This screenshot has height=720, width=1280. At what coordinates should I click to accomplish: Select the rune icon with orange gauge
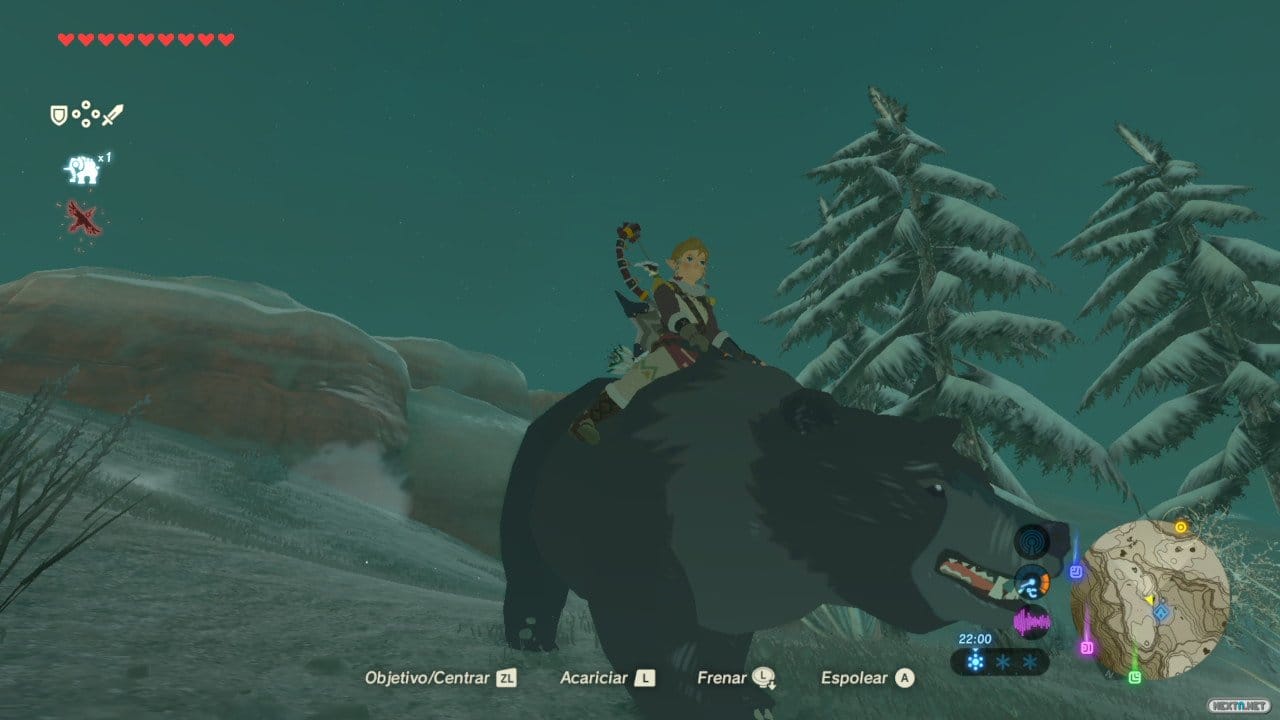coord(1031,583)
